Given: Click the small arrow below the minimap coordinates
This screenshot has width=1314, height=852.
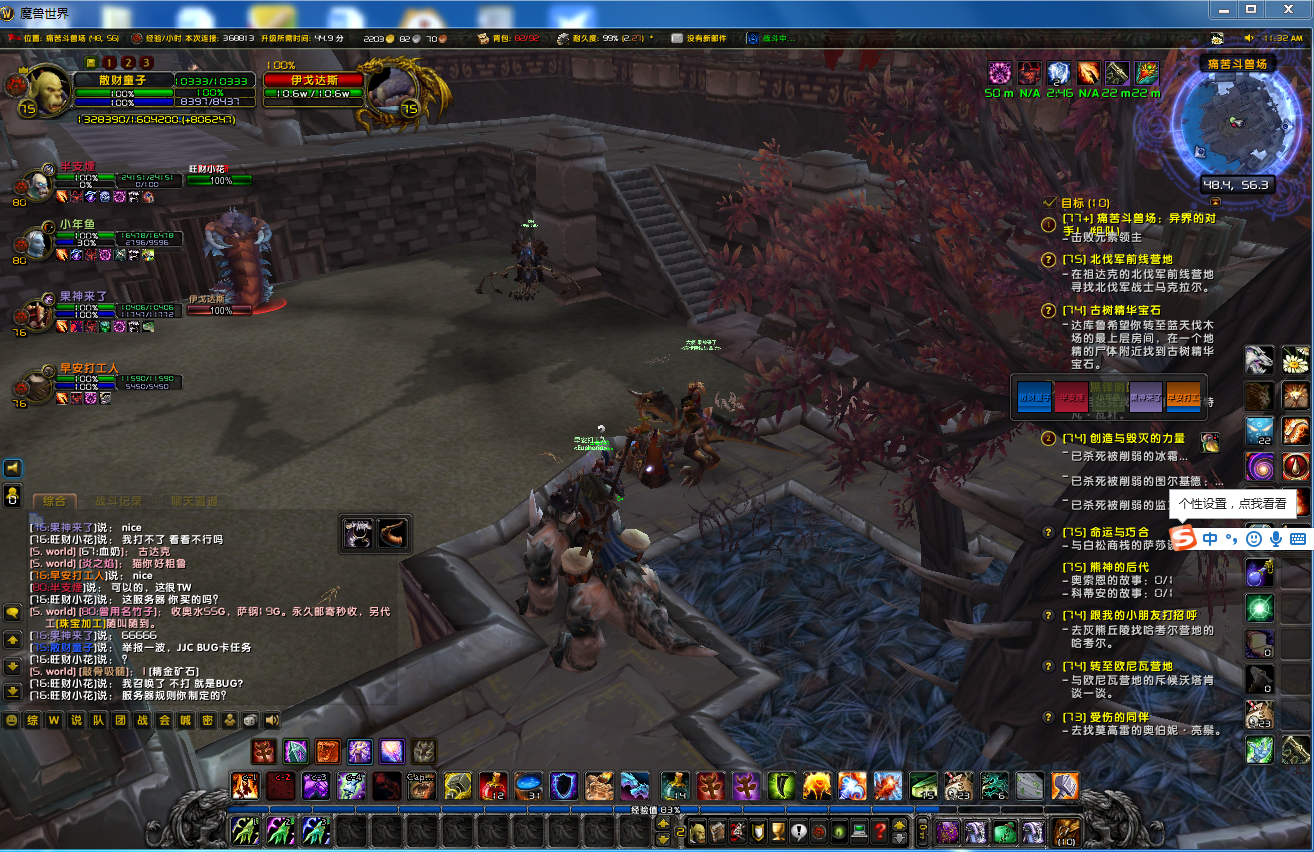Looking at the screenshot, I should [x=1216, y=201].
